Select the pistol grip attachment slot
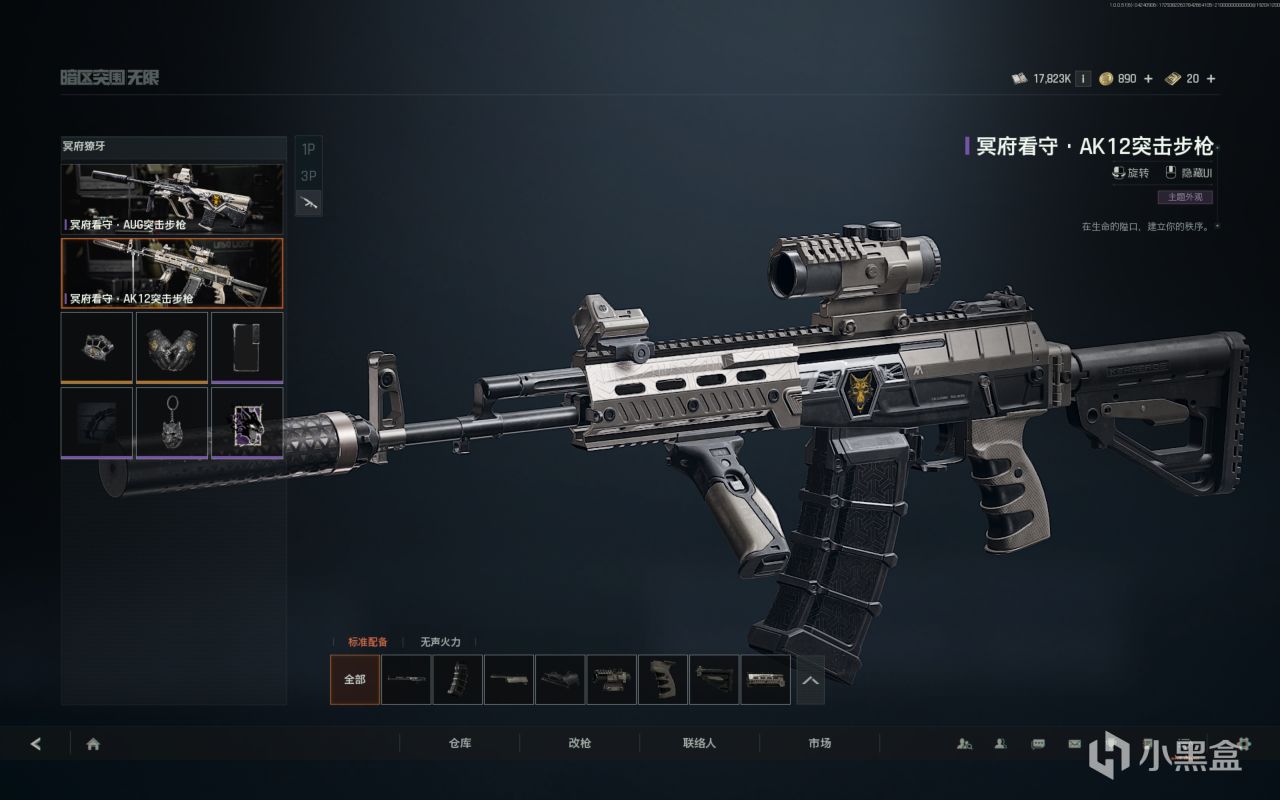1280x800 pixels. pyautogui.click(x=663, y=679)
